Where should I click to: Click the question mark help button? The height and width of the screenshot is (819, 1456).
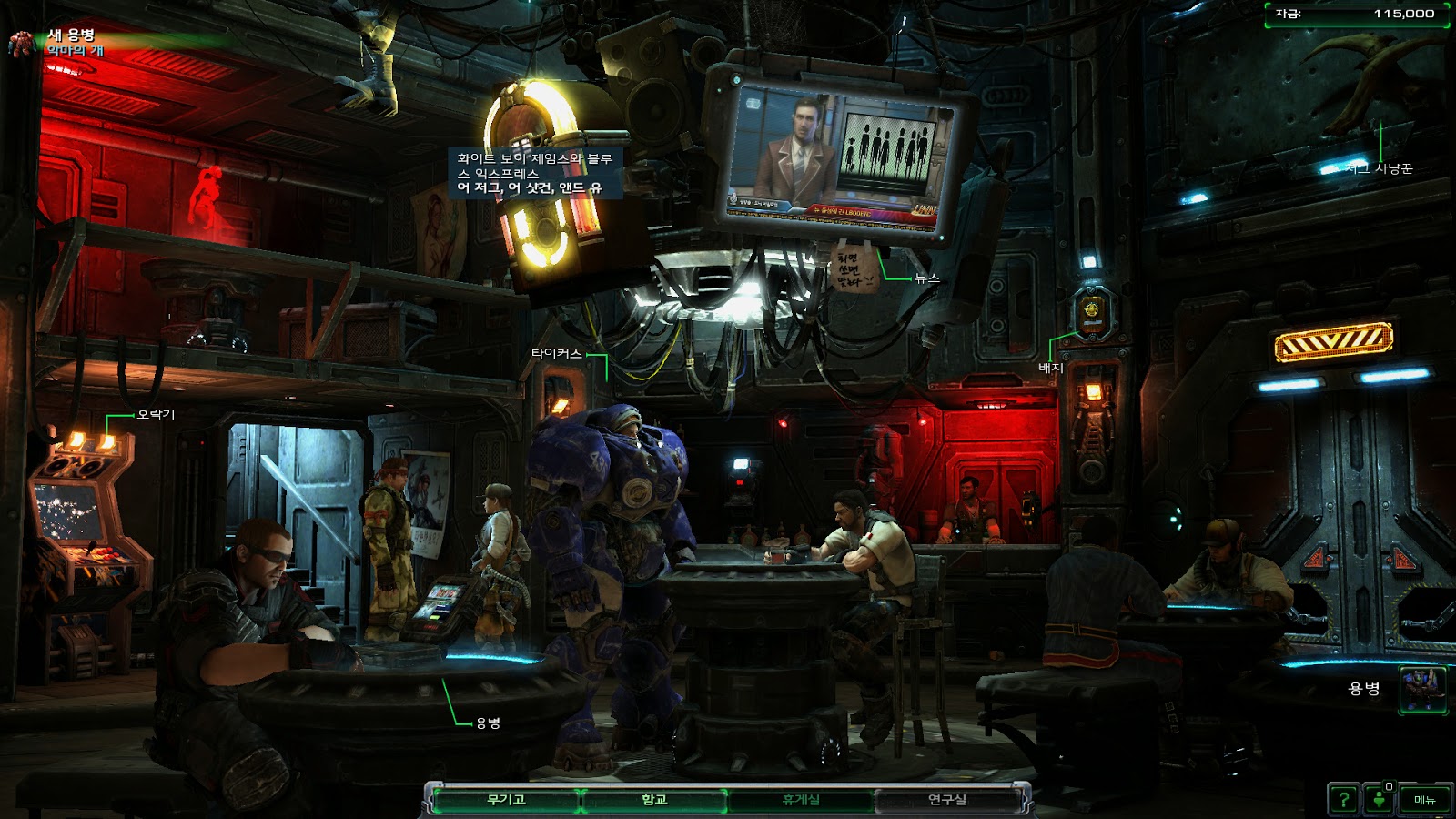(x=1343, y=800)
